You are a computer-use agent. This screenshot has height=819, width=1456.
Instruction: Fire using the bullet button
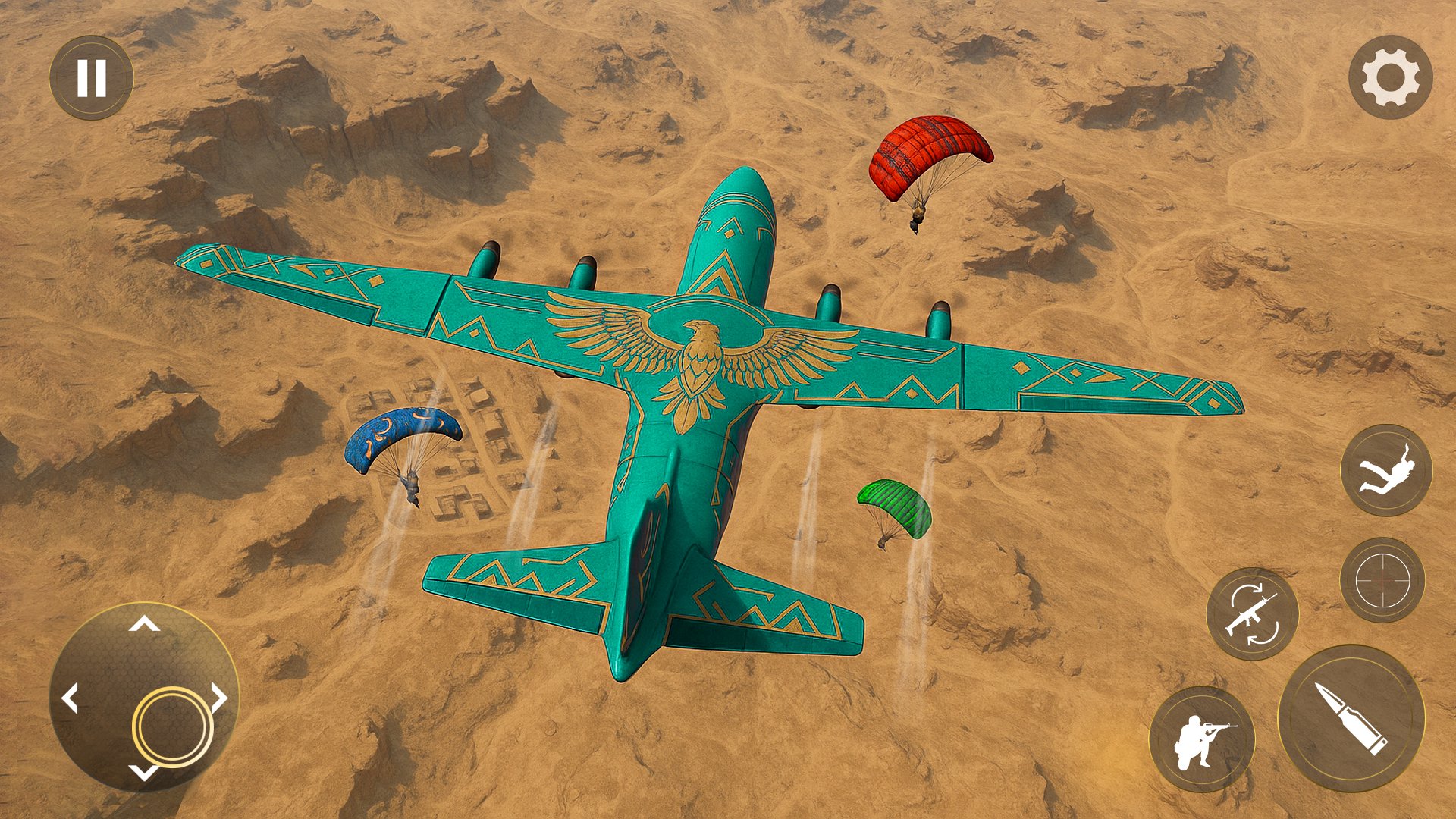[x=1351, y=718]
